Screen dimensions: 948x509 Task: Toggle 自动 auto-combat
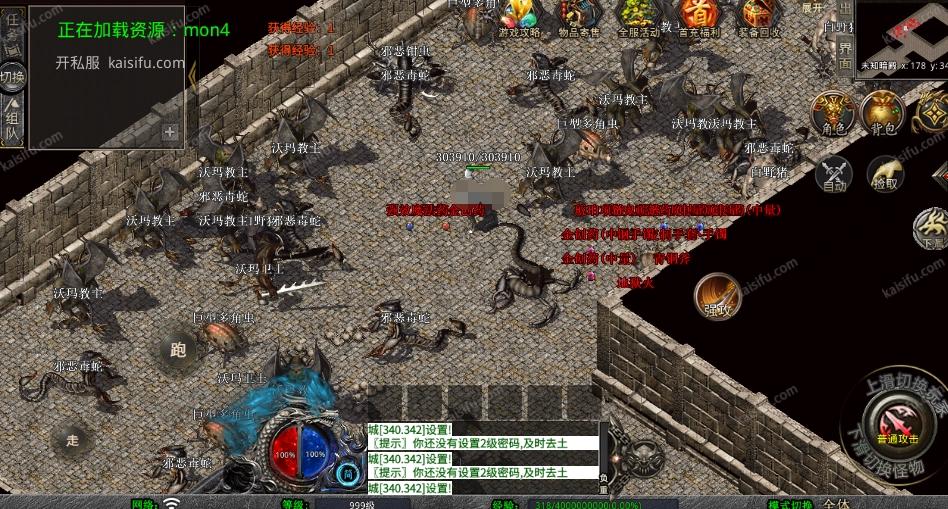pos(834,174)
